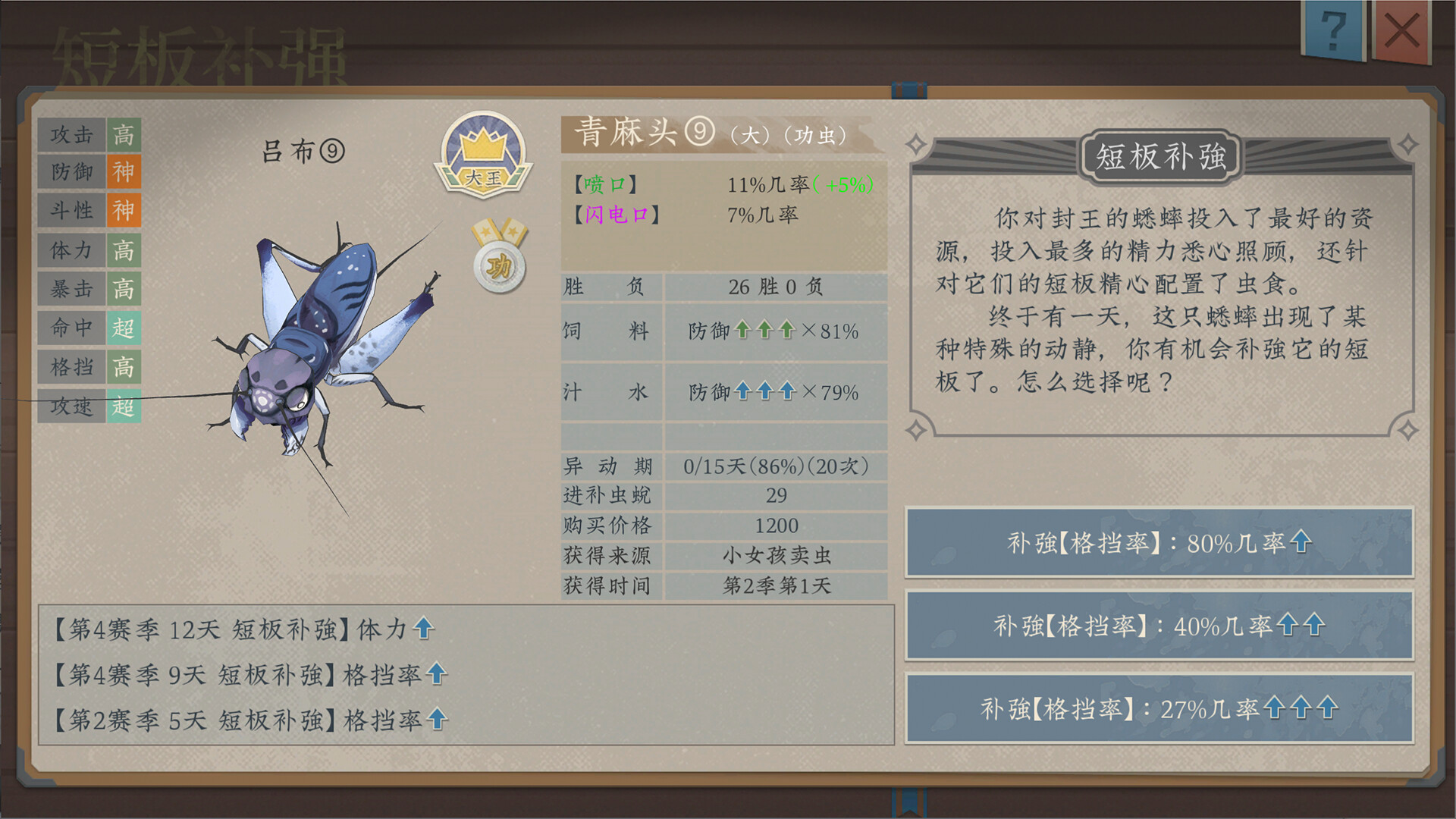Click the blue arrow next to 体力 in history
This screenshot has height=819, width=1456.
tap(425, 629)
